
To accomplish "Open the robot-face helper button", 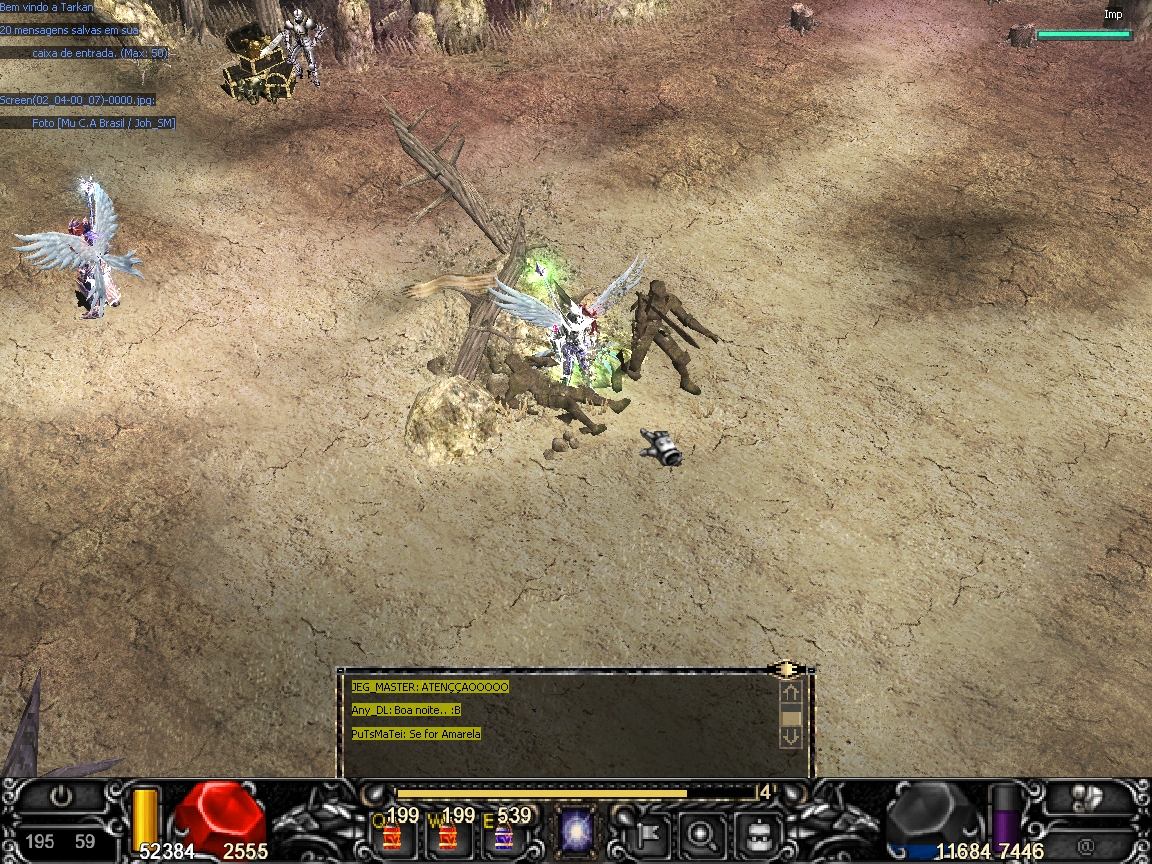I will coord(757,832).
